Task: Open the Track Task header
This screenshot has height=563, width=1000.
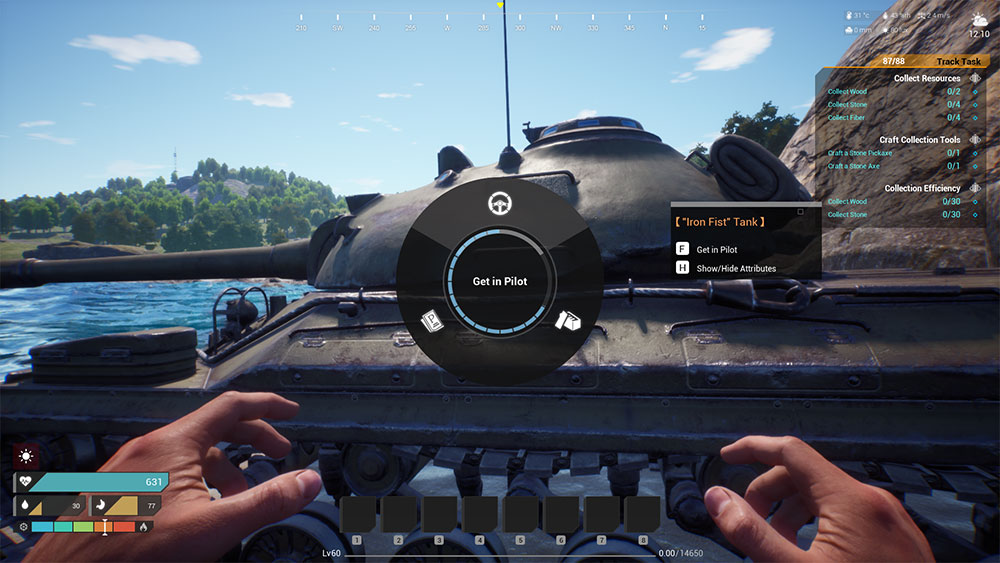Action: [959, 62]
